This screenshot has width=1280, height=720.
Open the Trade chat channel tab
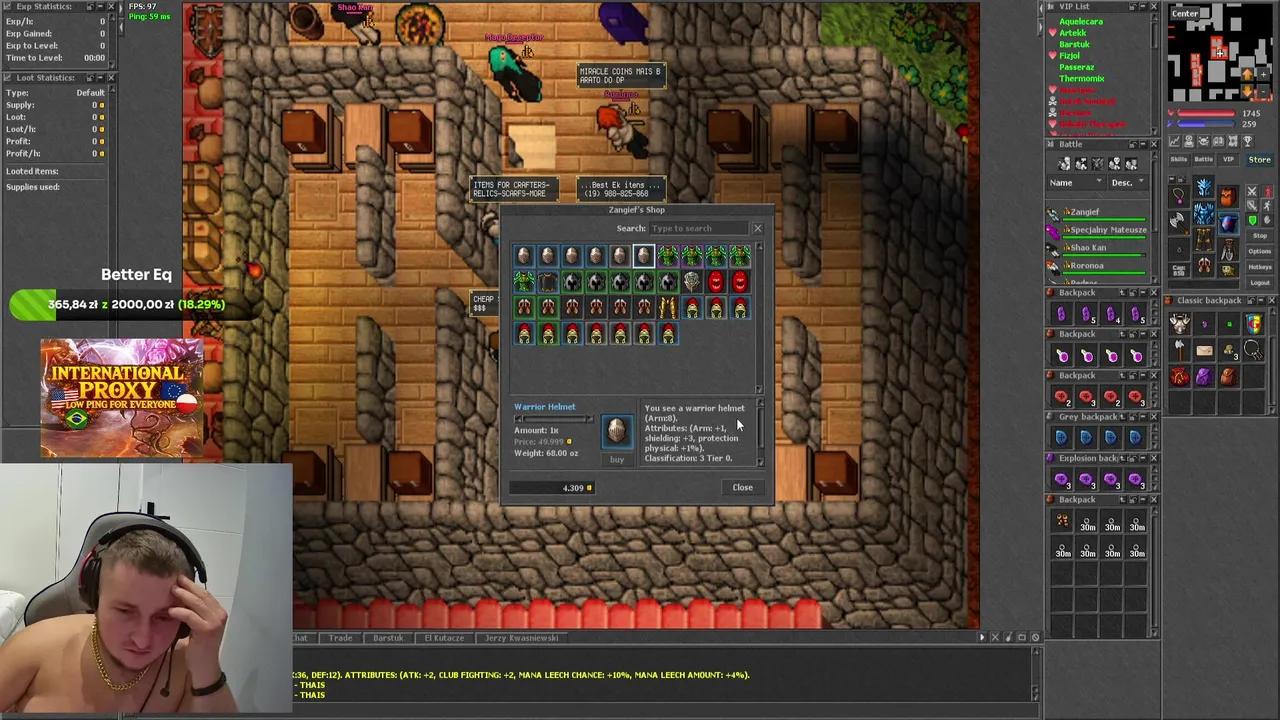[x=340, y=637]
